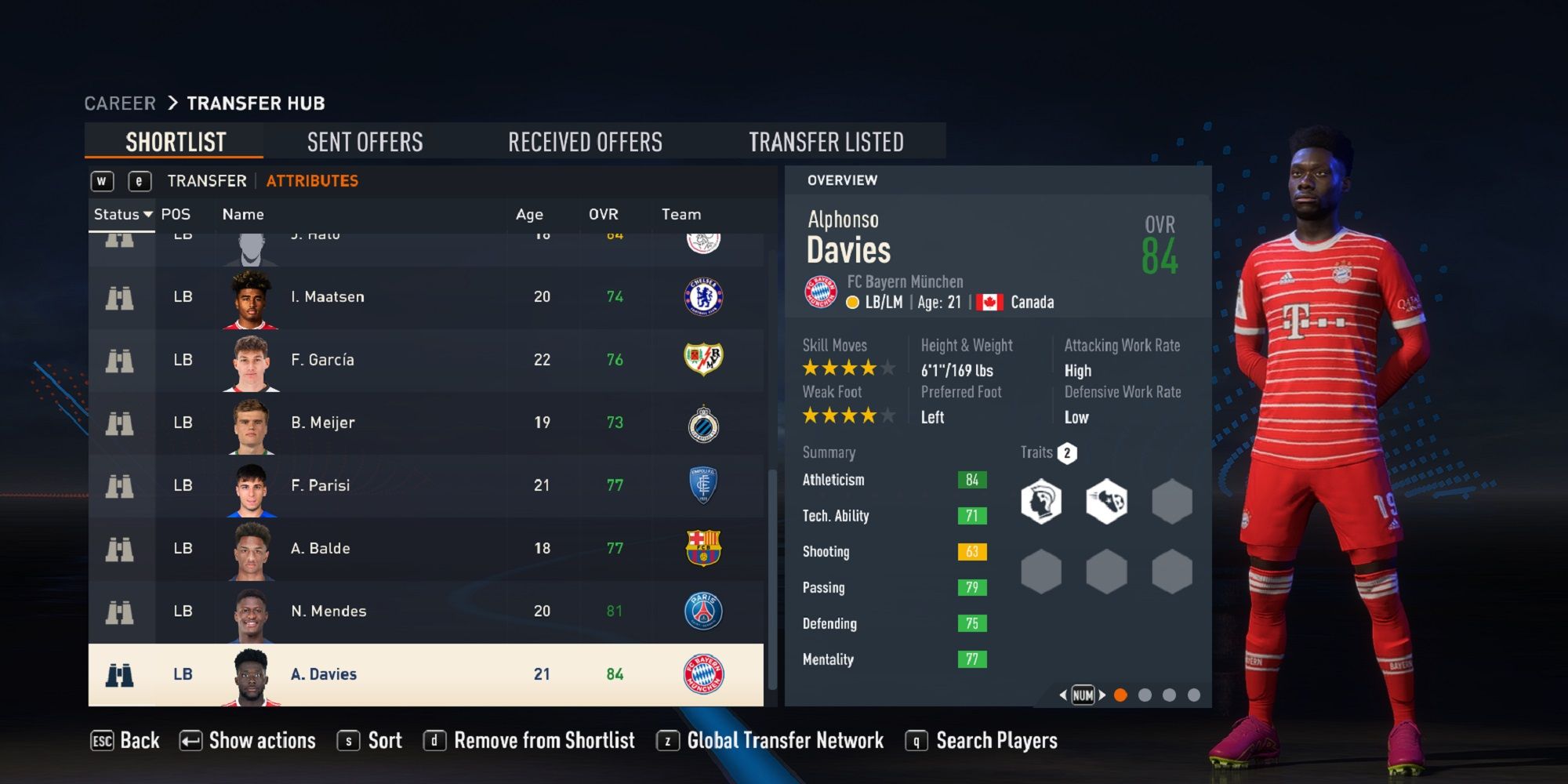Open the Status column sort dropdown
Viewport: 1568px width, 784px height.
122,214
